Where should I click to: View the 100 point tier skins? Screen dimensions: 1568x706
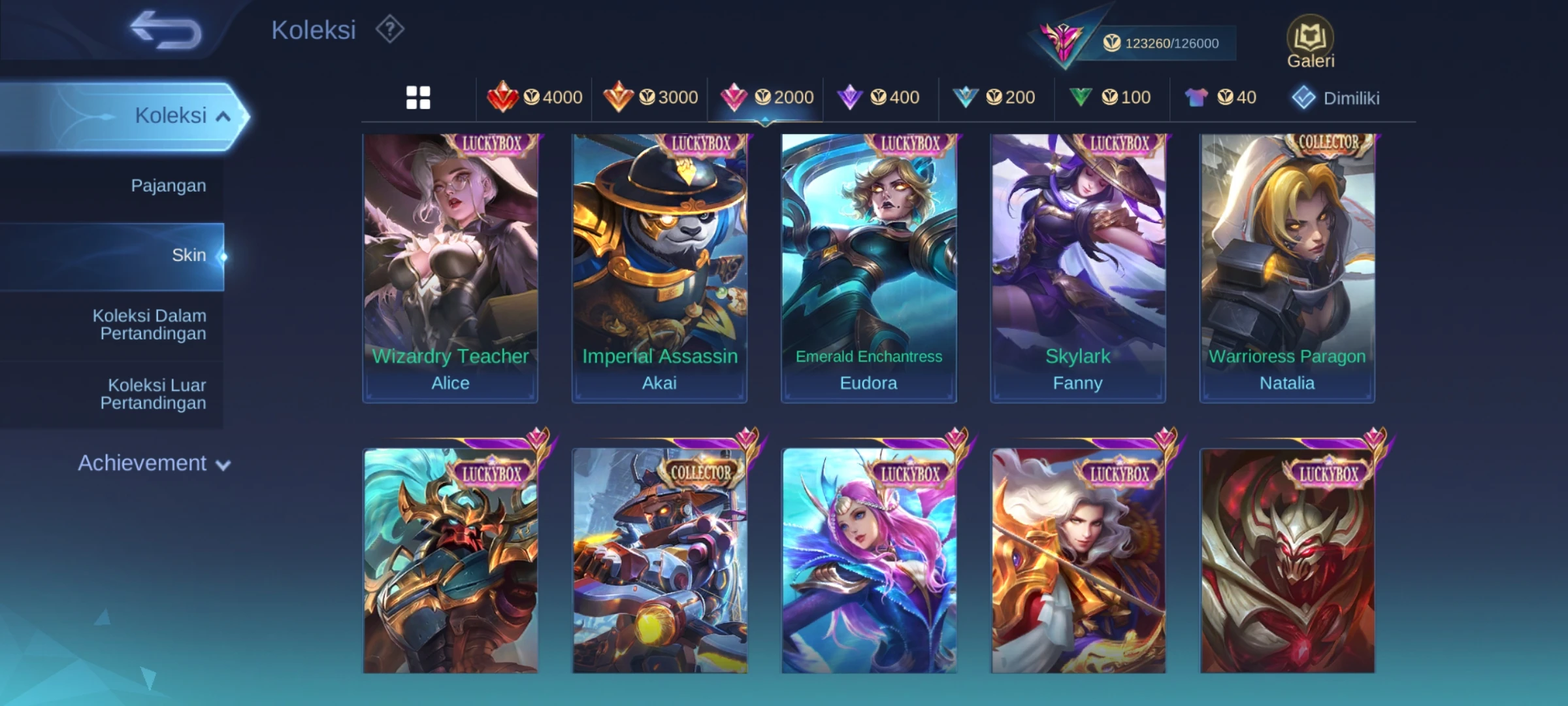[x=1110, y=98]
